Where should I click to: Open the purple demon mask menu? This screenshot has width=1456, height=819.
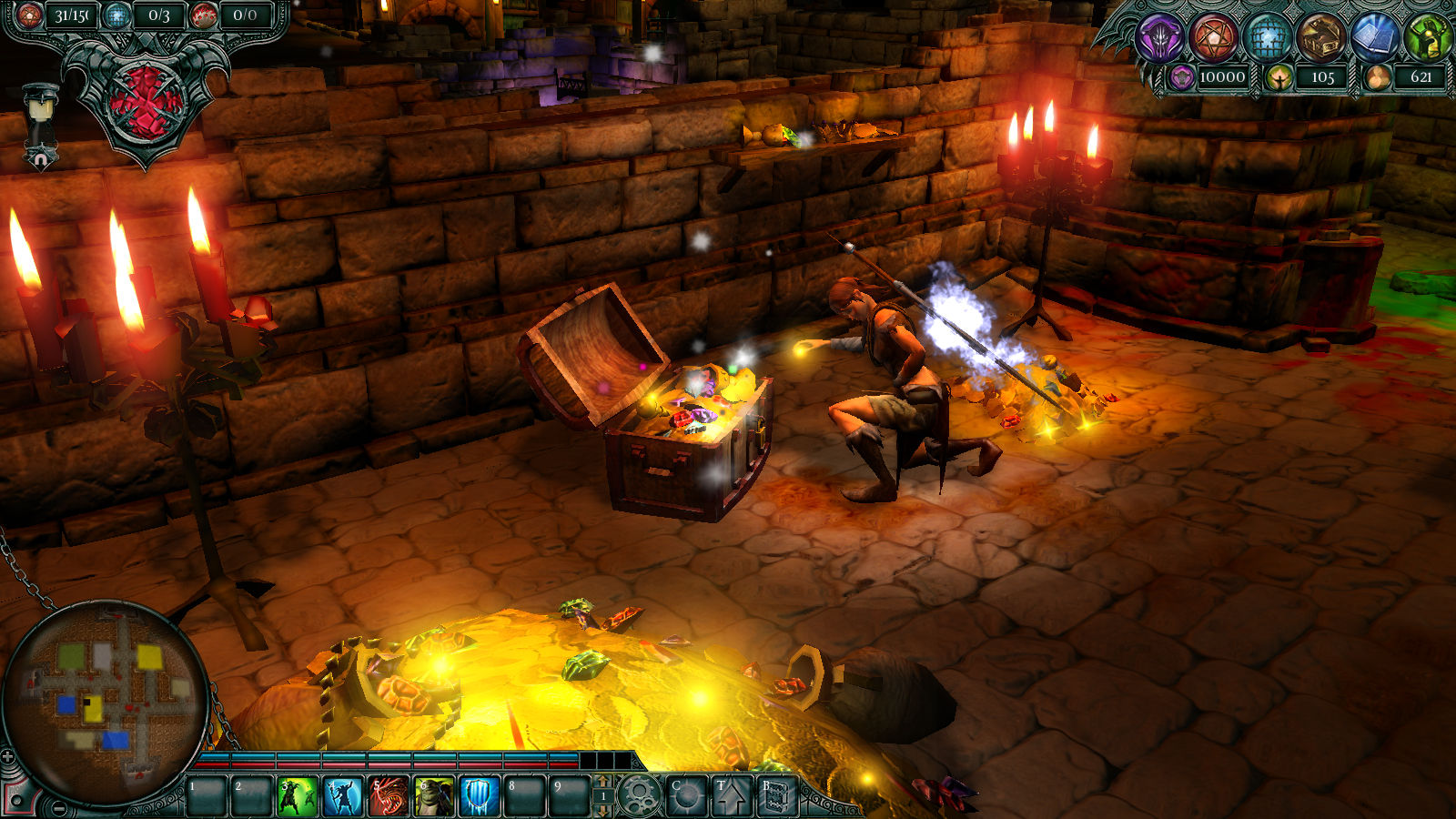click(1161, 37)
